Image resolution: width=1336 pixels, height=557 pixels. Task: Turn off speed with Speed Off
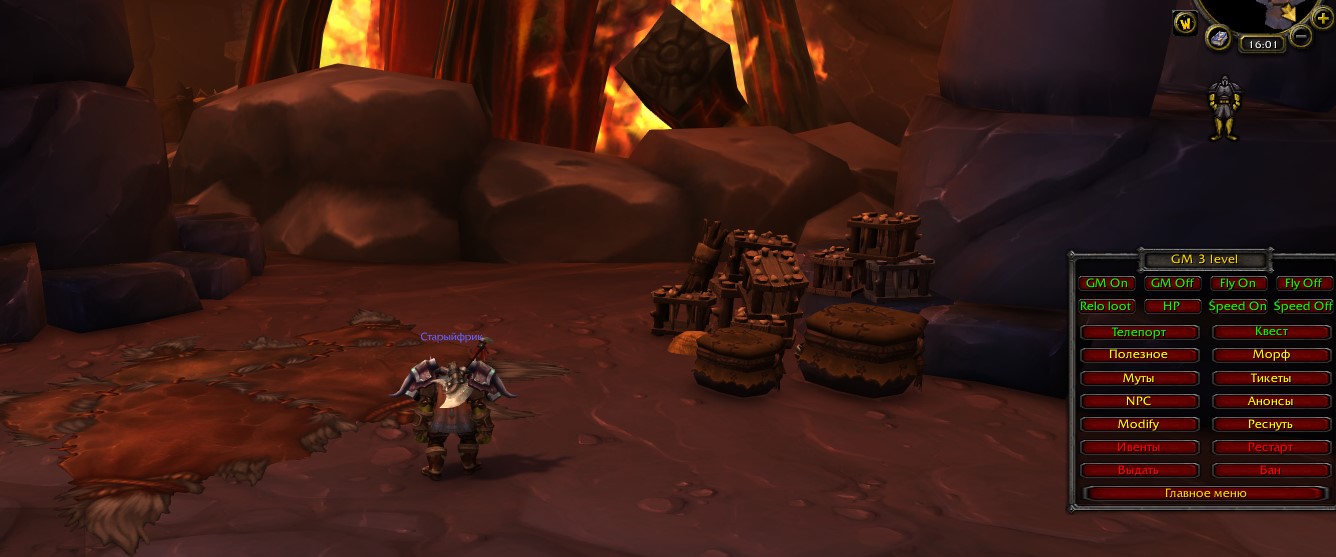pyautogui.click(x=1303, y=307)
